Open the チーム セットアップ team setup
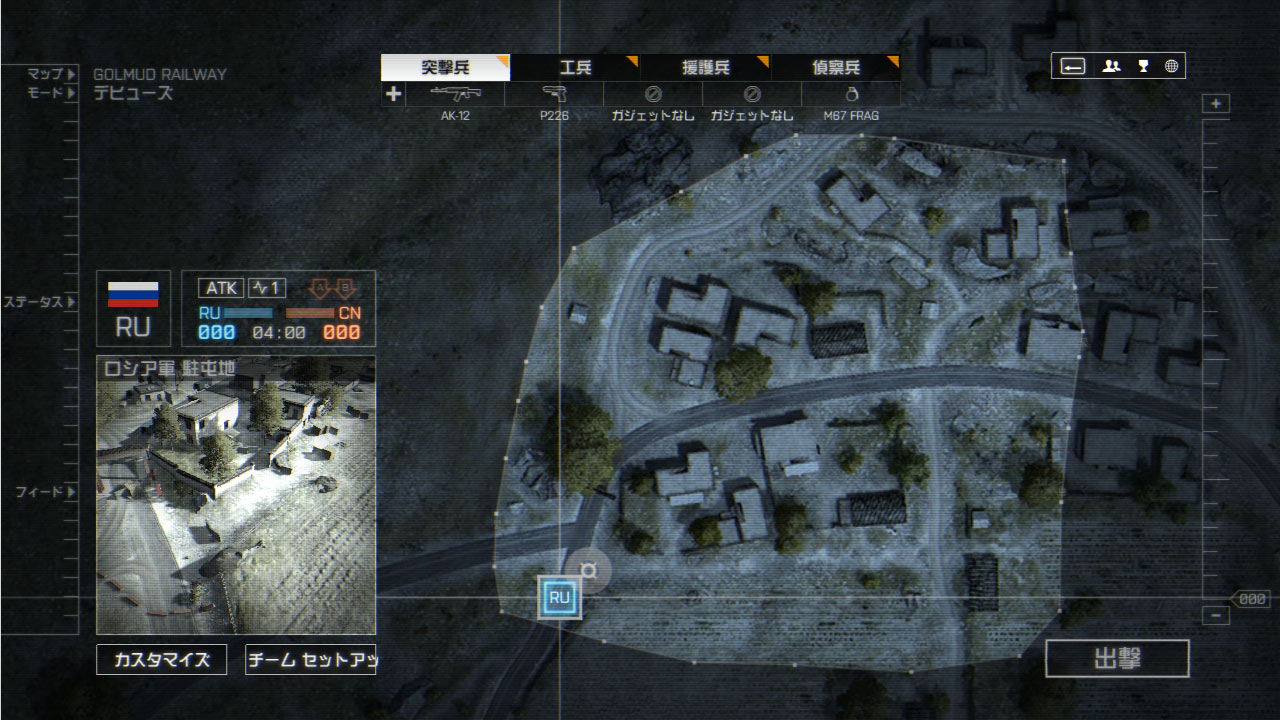The width and height of the screenshot is (1280, 720). click(310, 660)
